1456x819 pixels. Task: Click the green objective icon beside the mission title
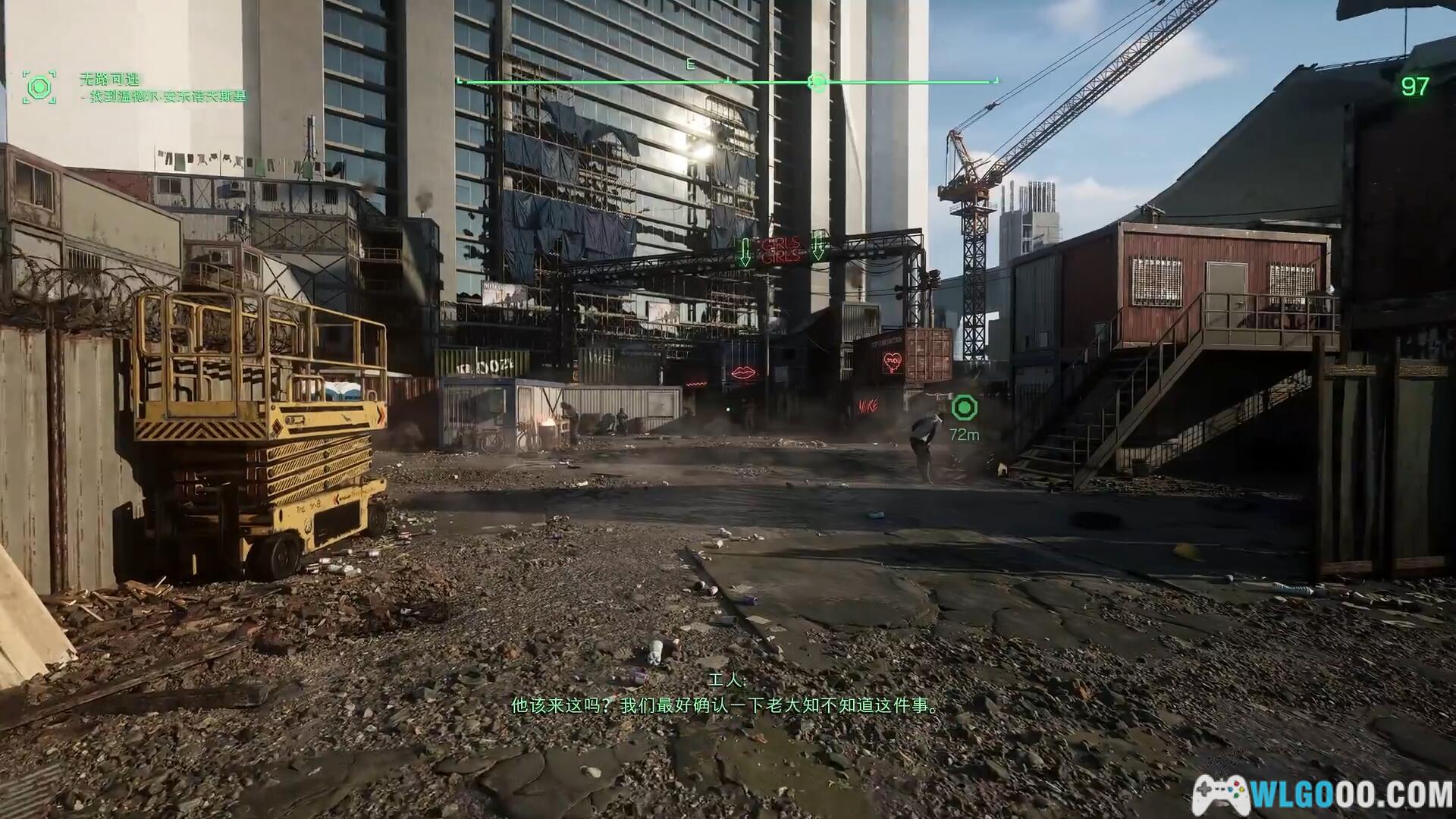click(x=39, y=87)
